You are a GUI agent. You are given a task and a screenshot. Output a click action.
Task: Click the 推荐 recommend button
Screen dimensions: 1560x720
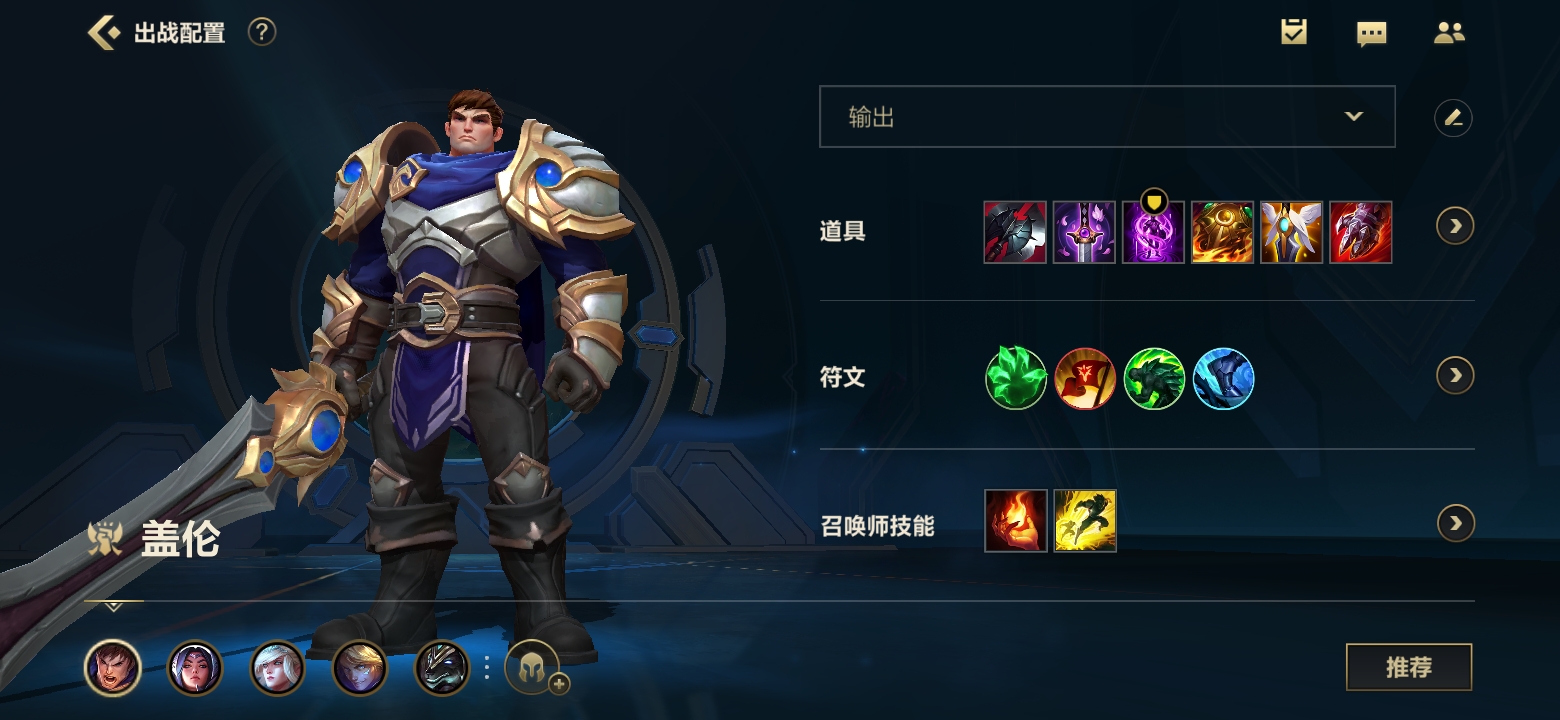pyautogui.click(x=1408, y=667)
